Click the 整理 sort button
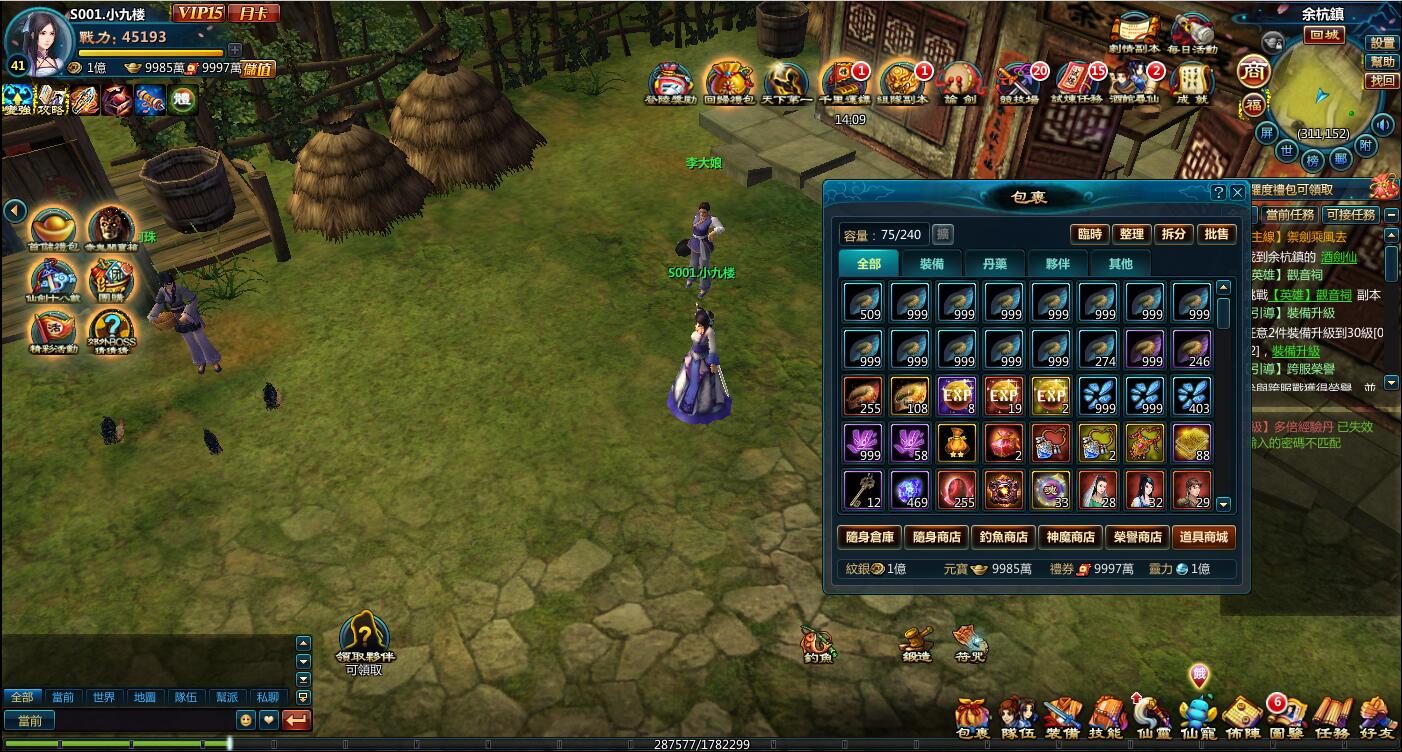1402x752 pixels. (x=1131, y=234)
